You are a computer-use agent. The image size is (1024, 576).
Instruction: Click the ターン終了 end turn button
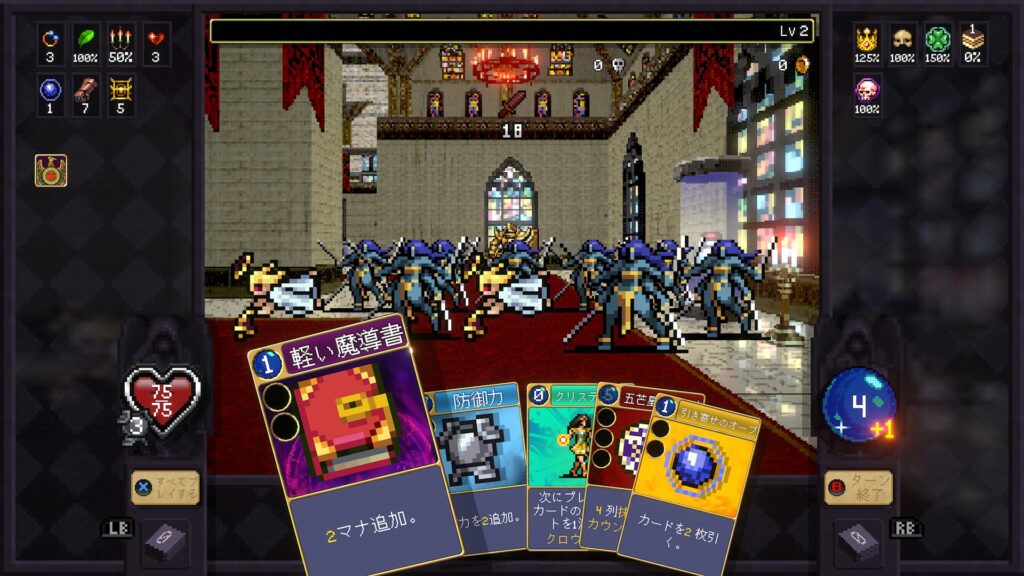click(858, 487)
